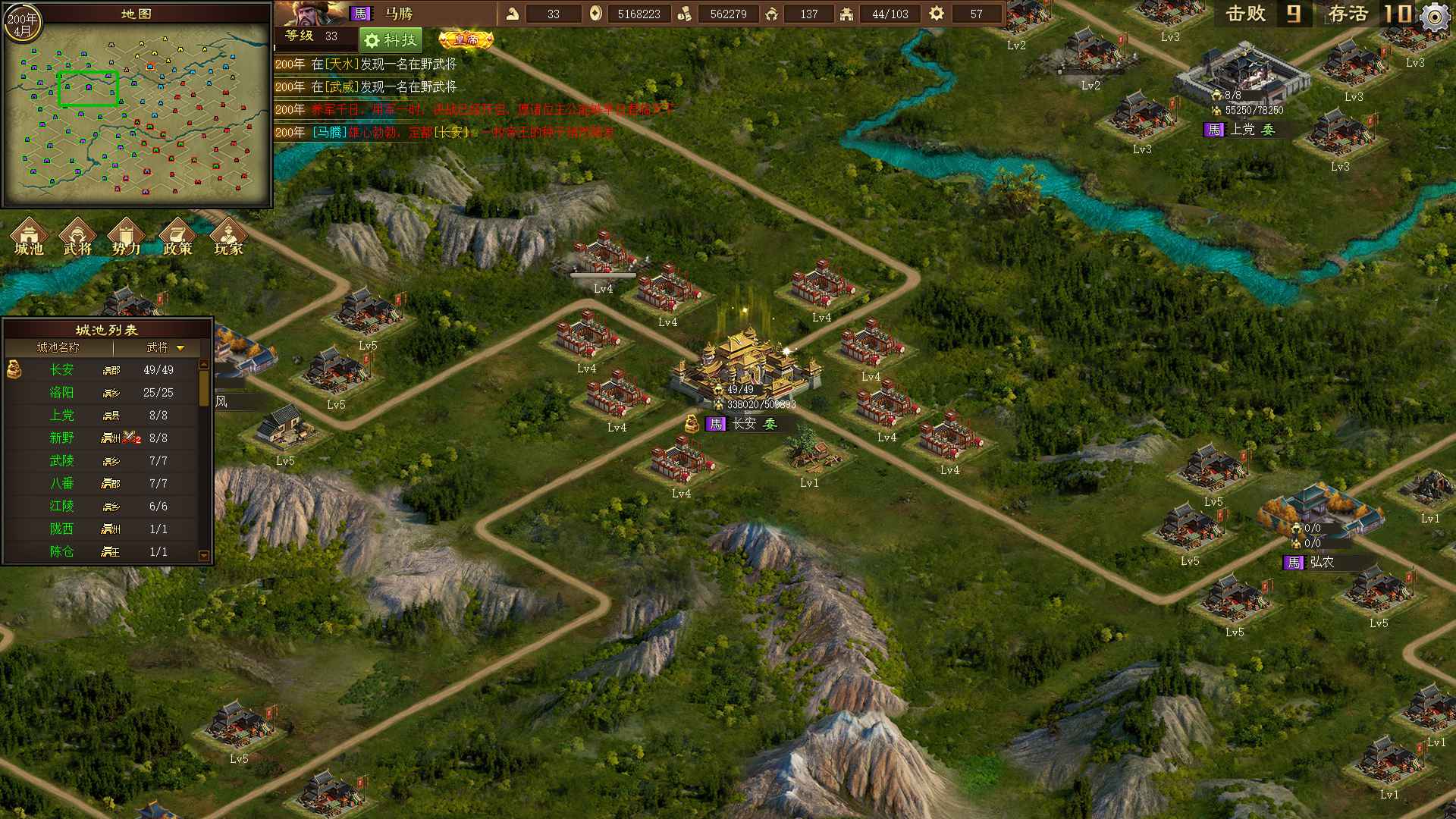
Task: Open the 科技 technology button
Action: pos(390,40)
